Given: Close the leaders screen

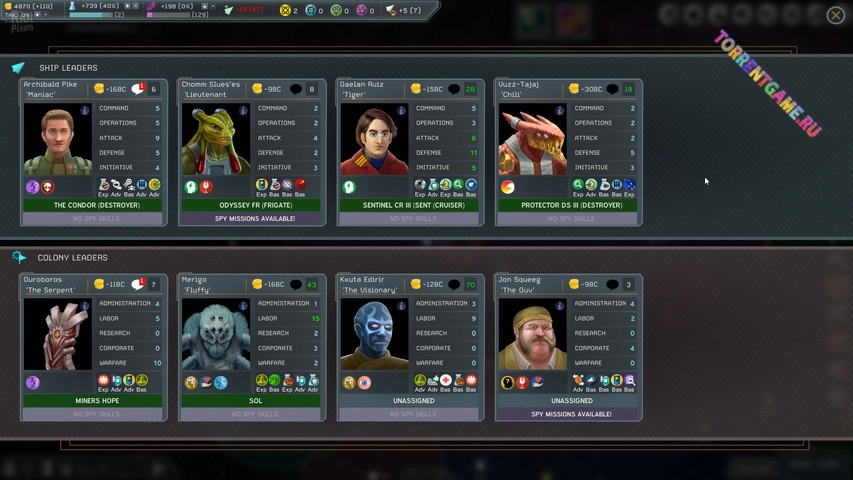Looking at the screenshot, I should point(835,14).
